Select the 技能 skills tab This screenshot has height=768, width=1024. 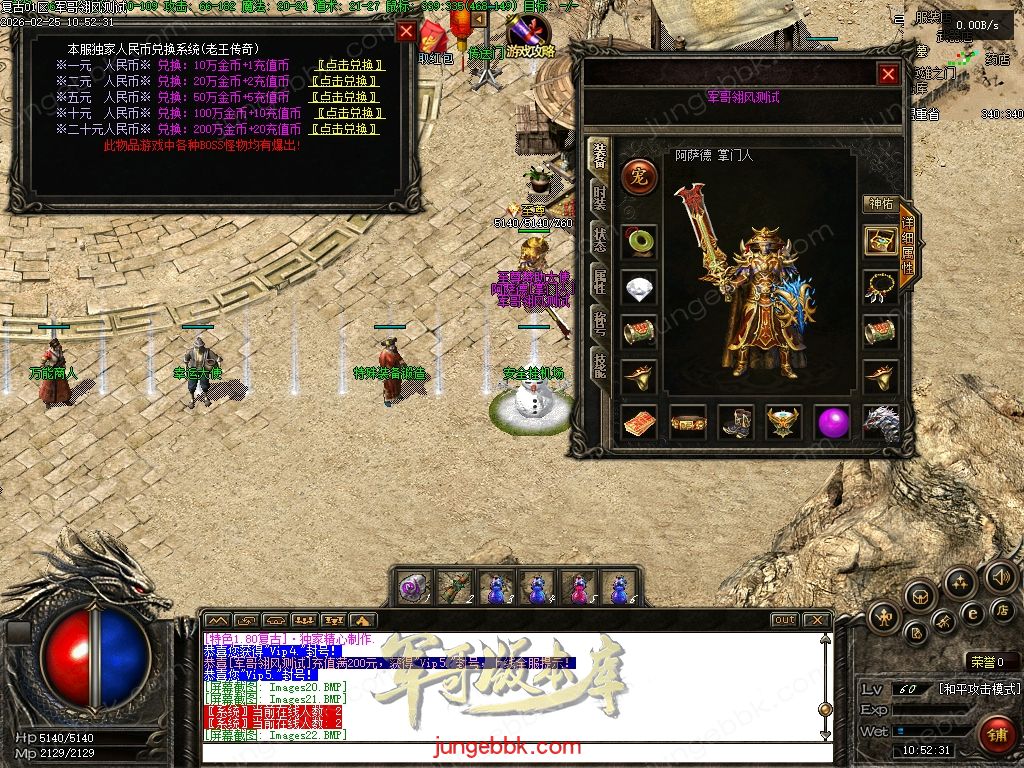tap(598, 364)
